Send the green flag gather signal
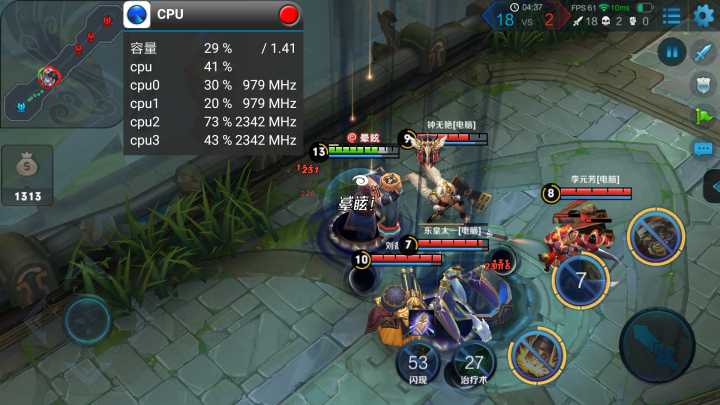The width and height of the screenshot is (720, 405). [704, 116]
